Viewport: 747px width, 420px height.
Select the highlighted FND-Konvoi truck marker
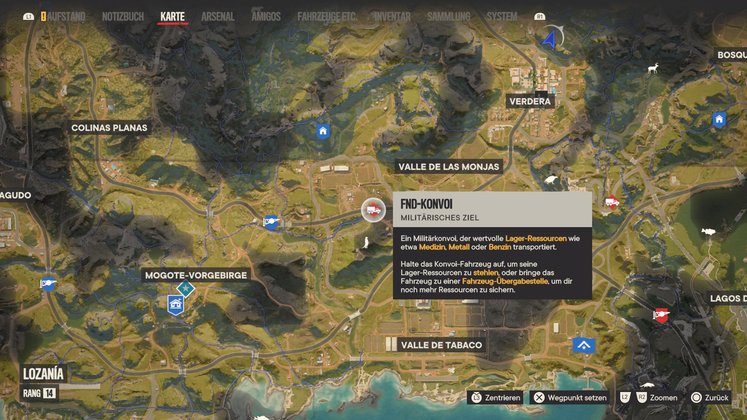point(372,210)
